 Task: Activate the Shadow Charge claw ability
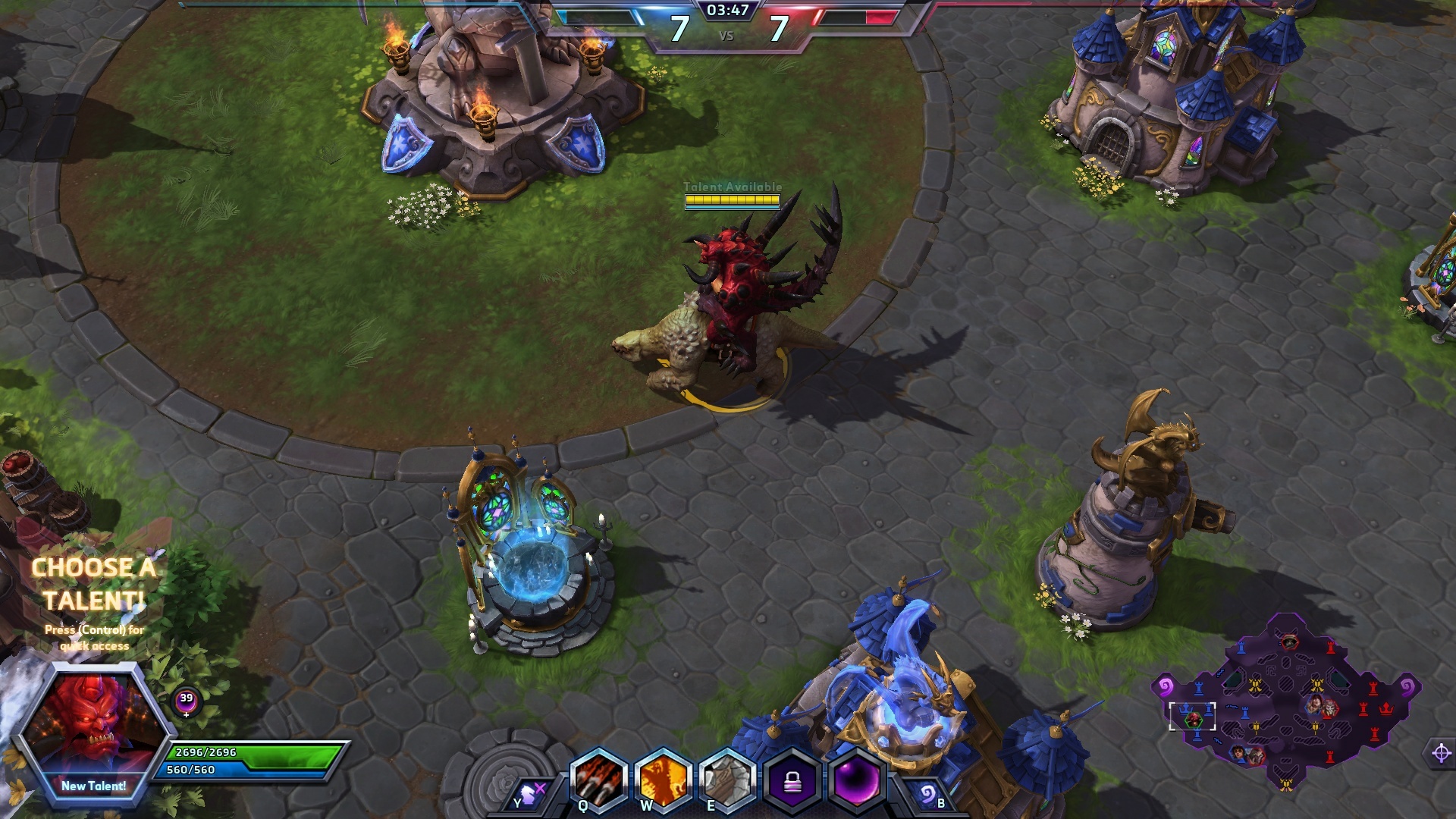point(599,780)
